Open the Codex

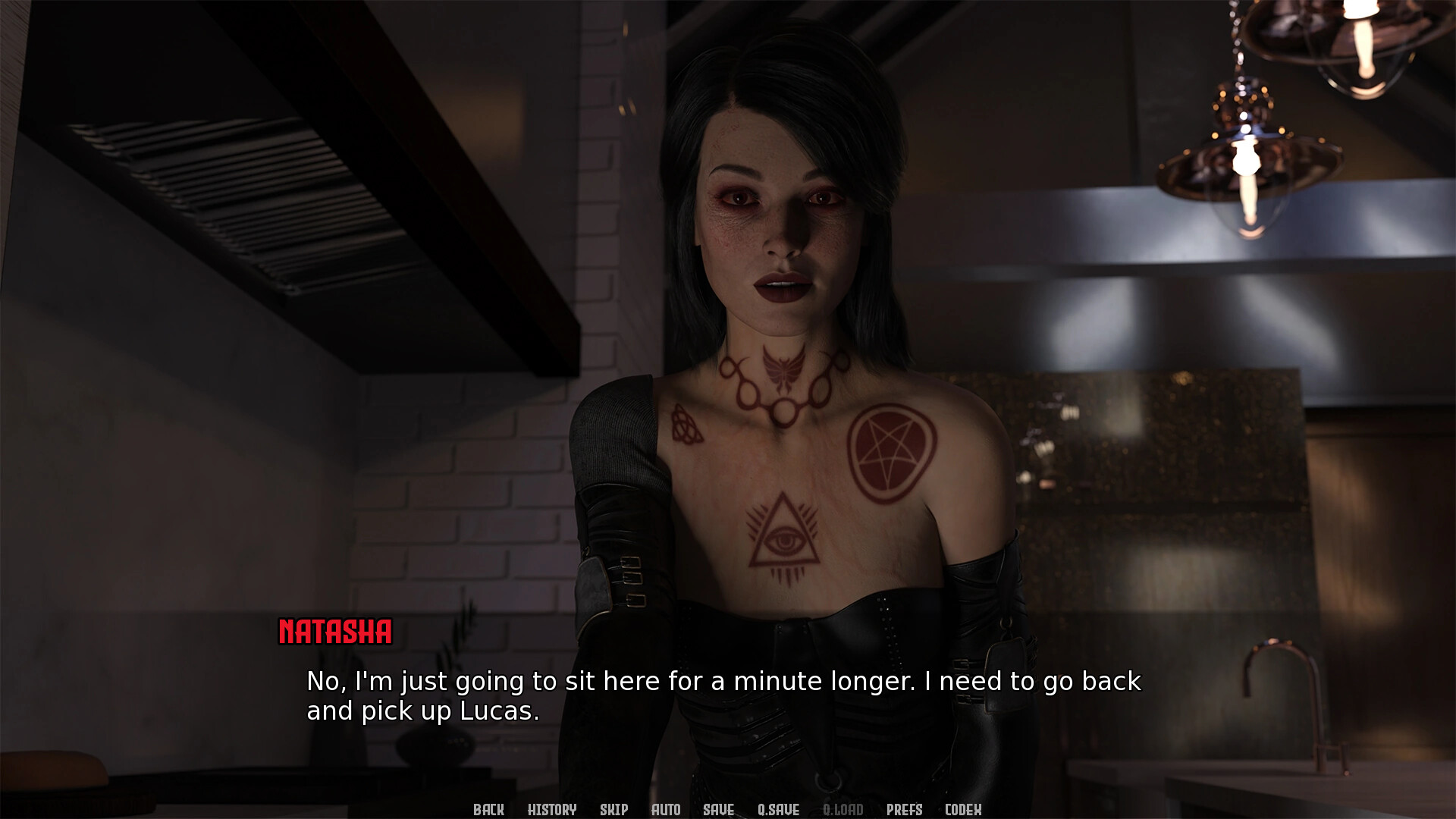coord(963,809)
